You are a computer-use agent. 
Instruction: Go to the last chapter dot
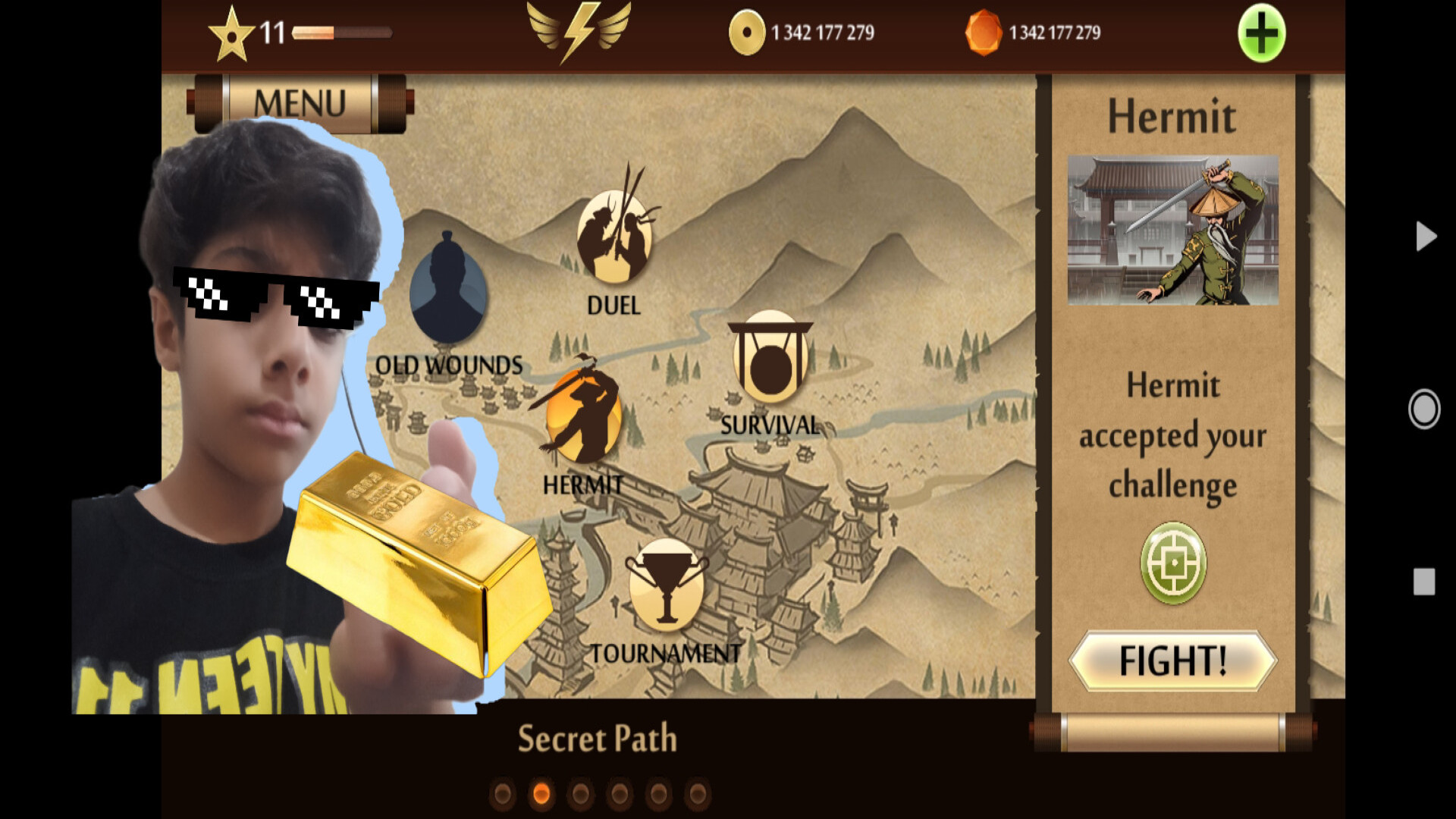point(698,794)
